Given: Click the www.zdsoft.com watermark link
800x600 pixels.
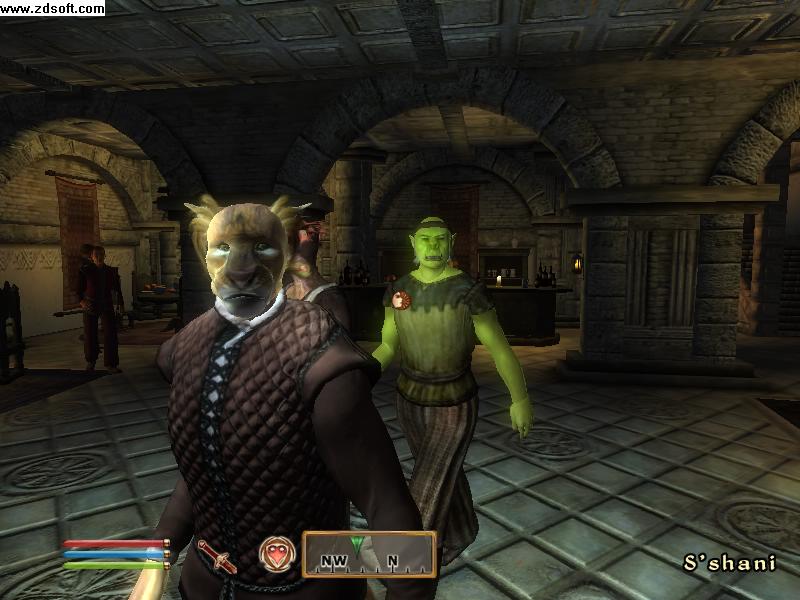Looking at the screenshot, I should [x=52, y=9].
